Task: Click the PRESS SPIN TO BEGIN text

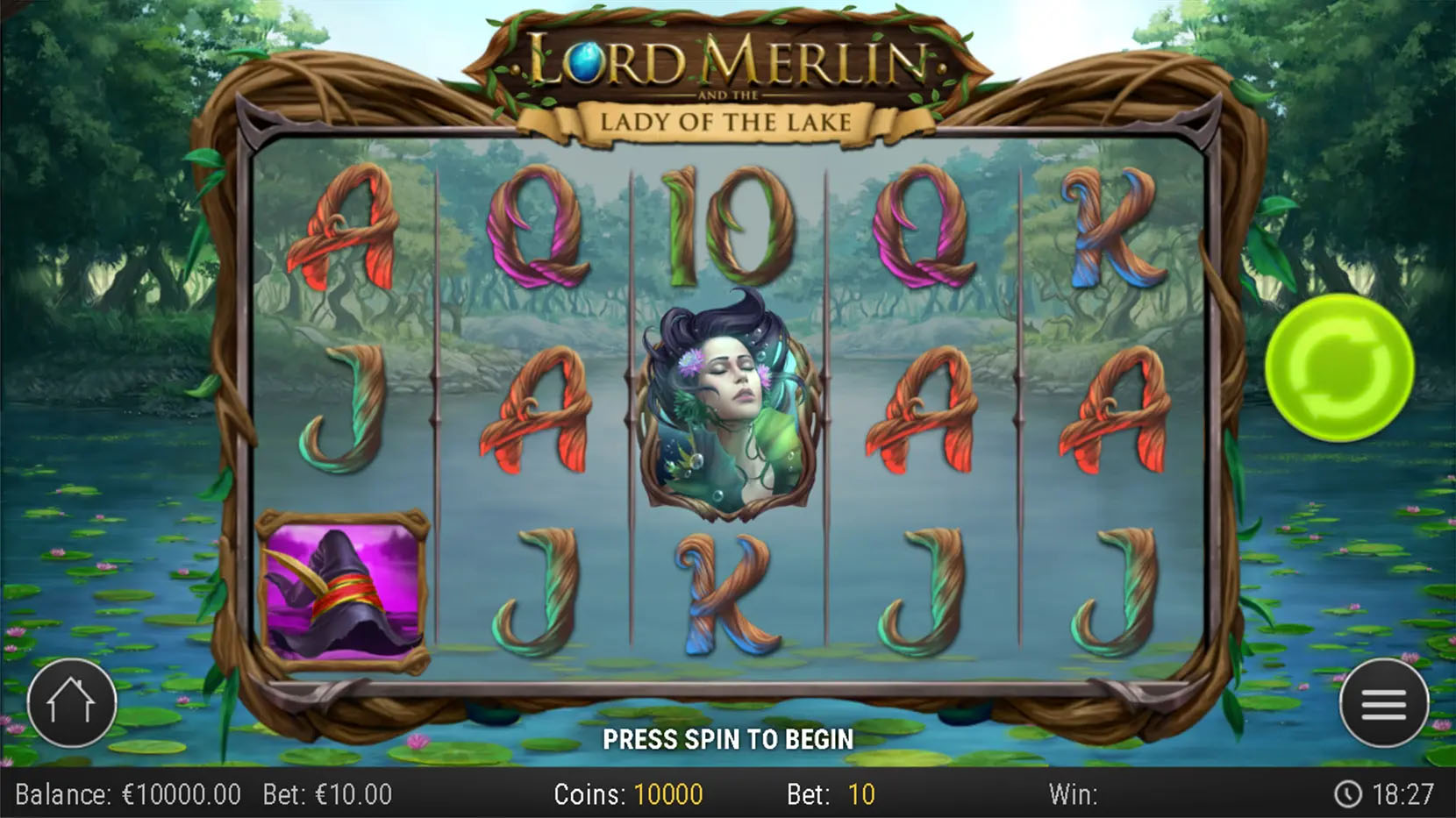Action: tap(728, 739)
